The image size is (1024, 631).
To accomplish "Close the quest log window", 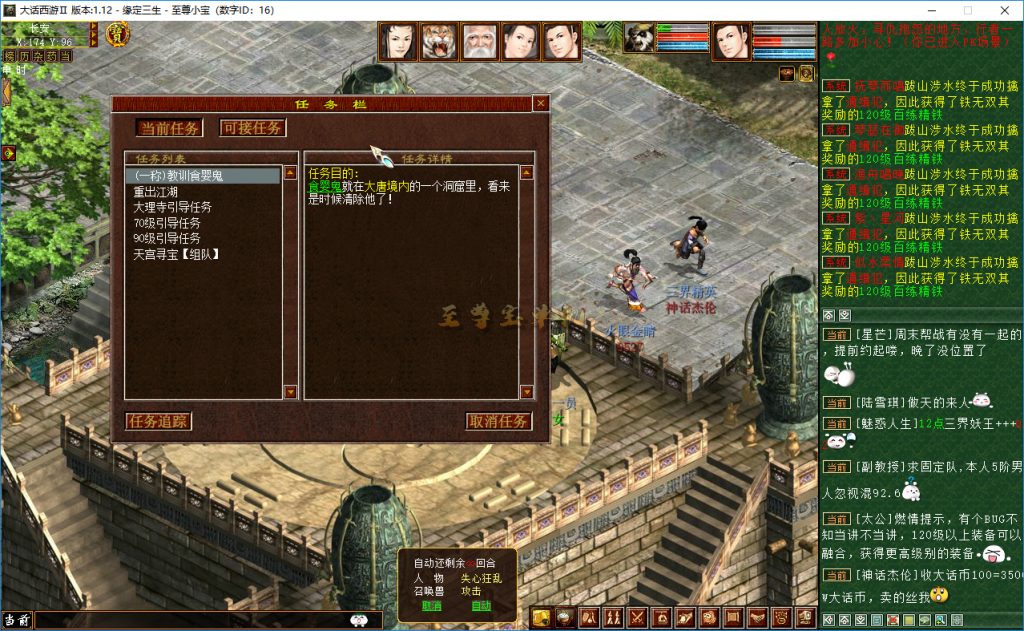I will click(x=540, y=103).
